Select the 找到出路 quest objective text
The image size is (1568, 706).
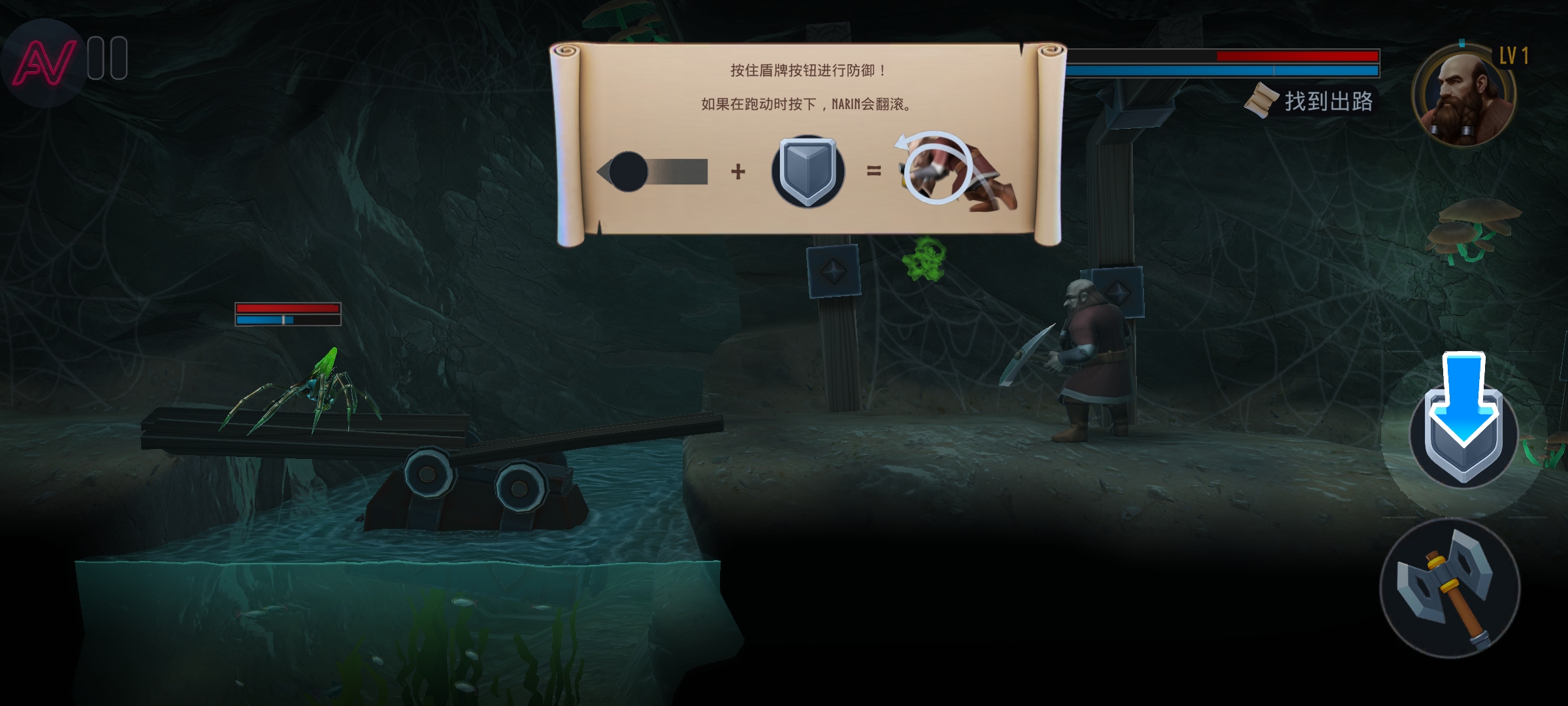tap(1330, 101)
